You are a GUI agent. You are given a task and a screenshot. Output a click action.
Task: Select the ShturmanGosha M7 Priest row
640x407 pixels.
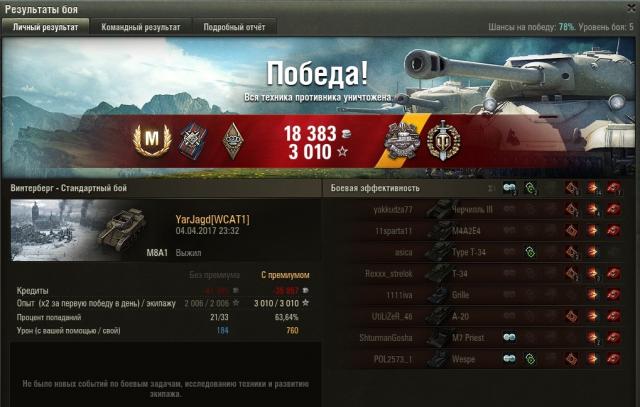click(x=478, y=338)
